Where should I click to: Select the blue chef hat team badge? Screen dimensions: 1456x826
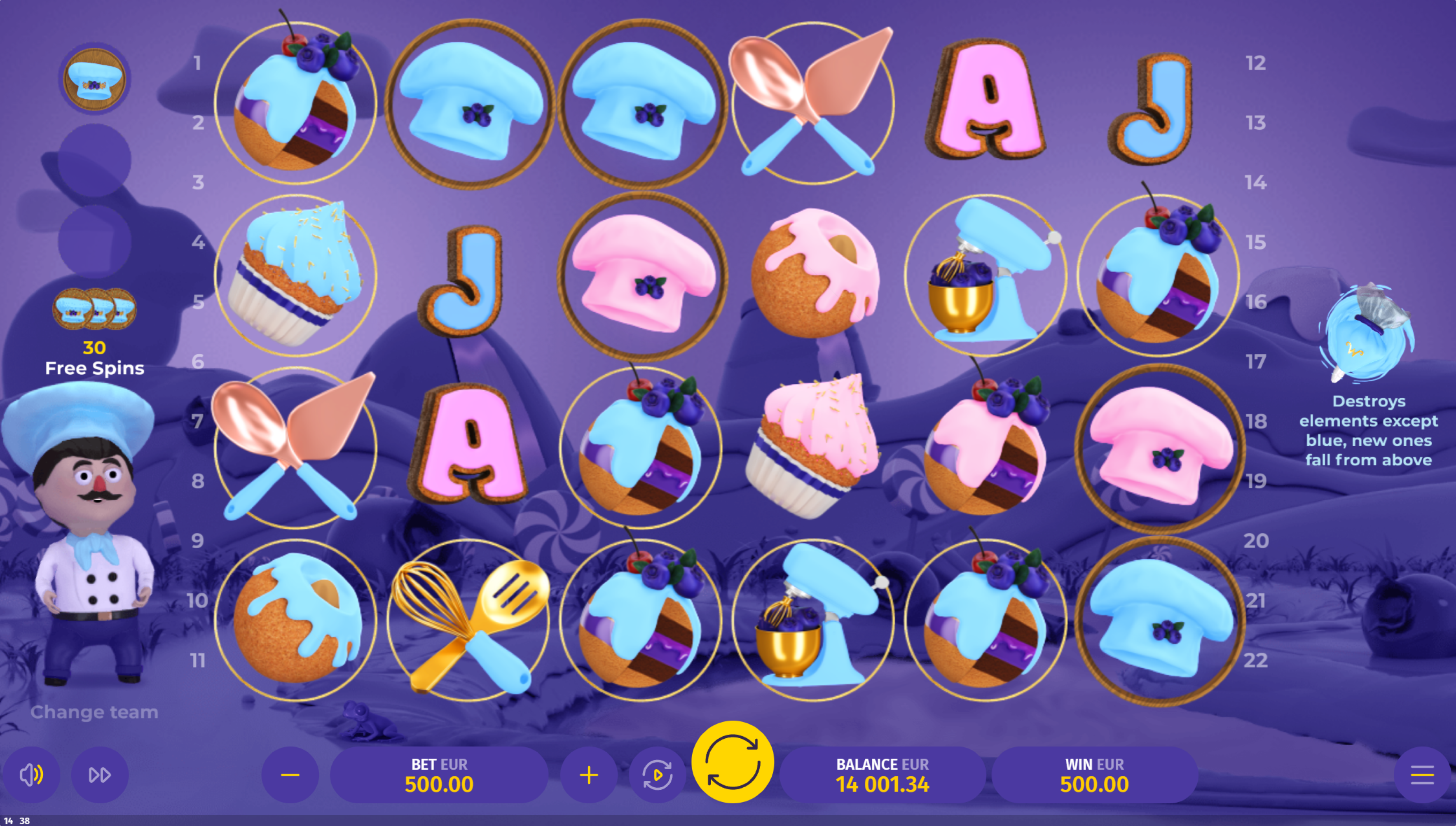pos(94,79)
